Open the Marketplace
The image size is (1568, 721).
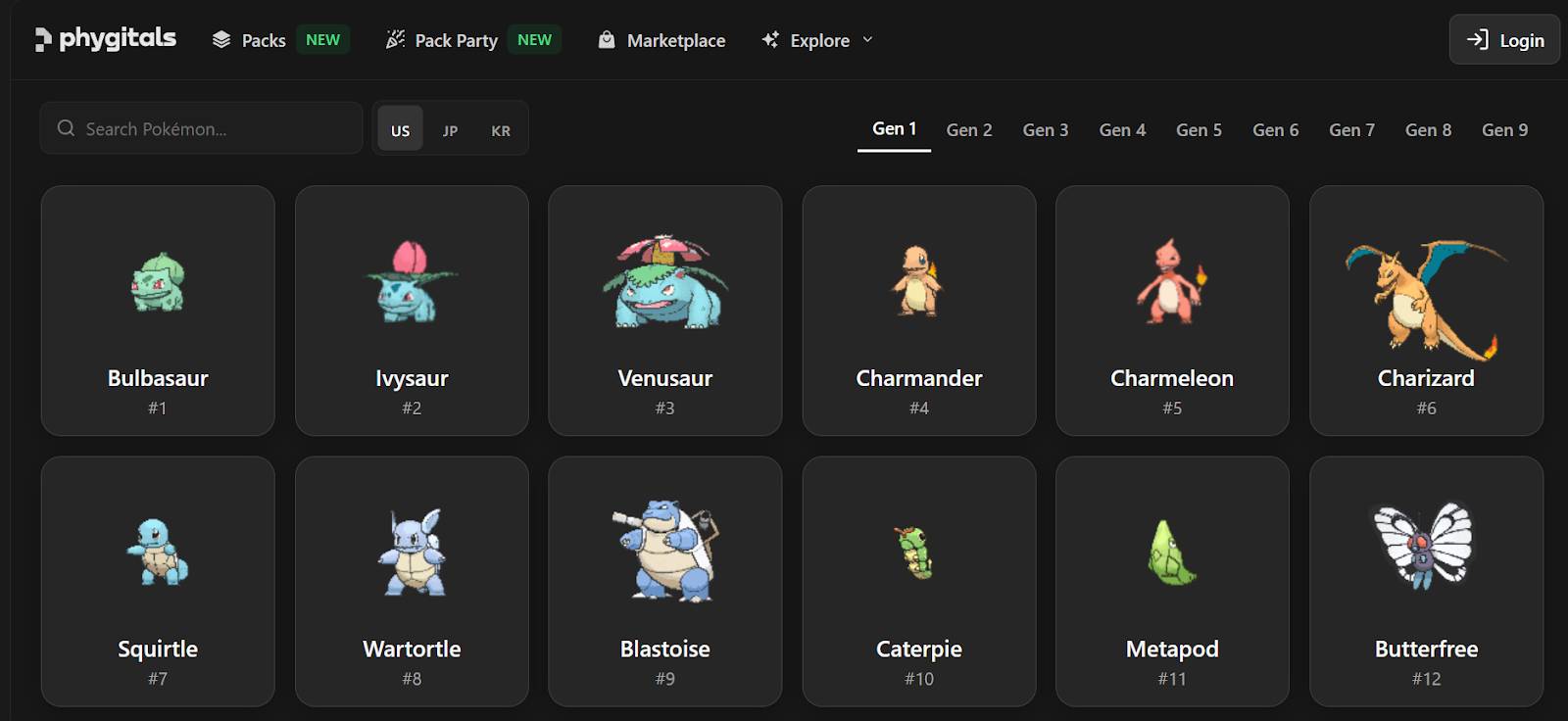(x=662, y=40)
